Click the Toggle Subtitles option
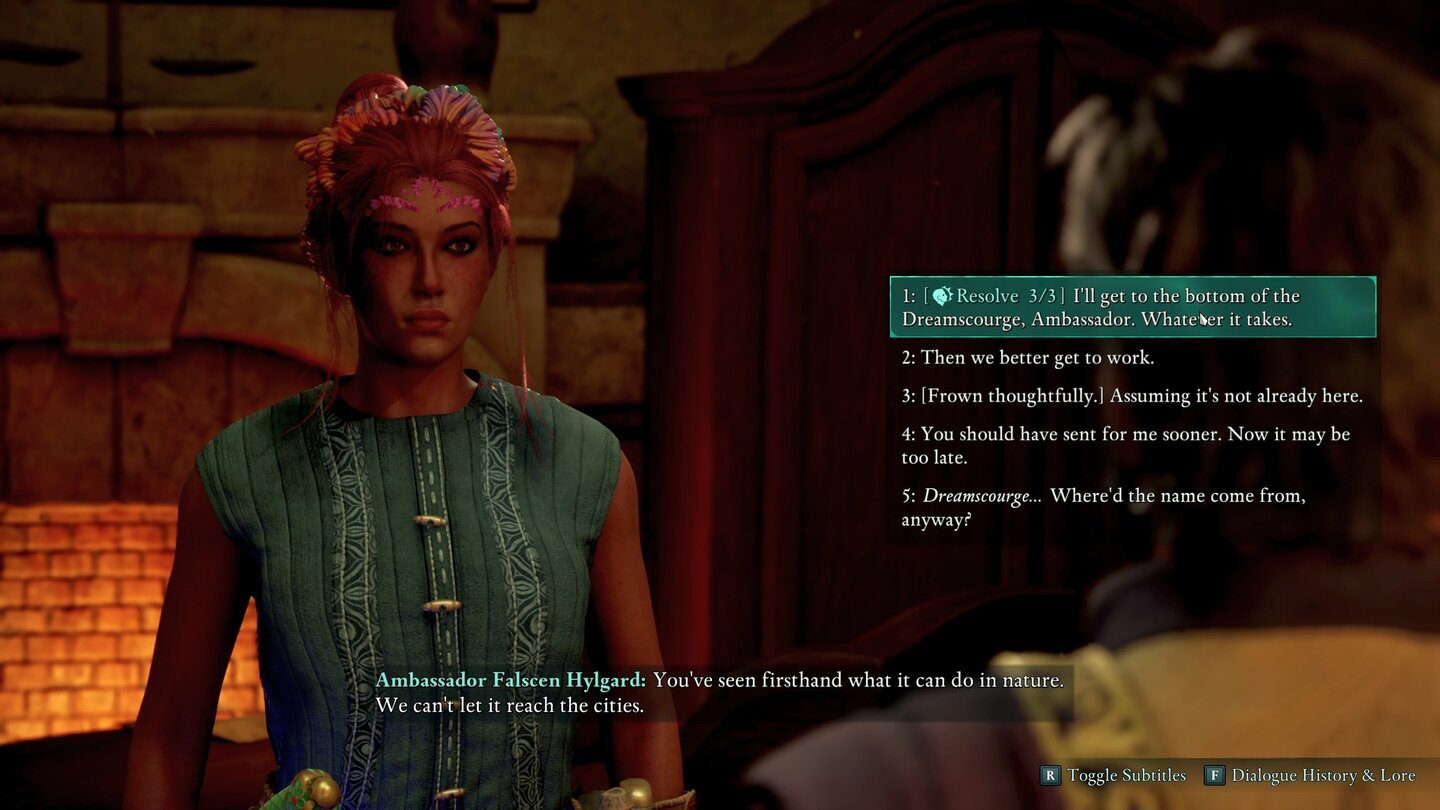 click(1114, 775)
